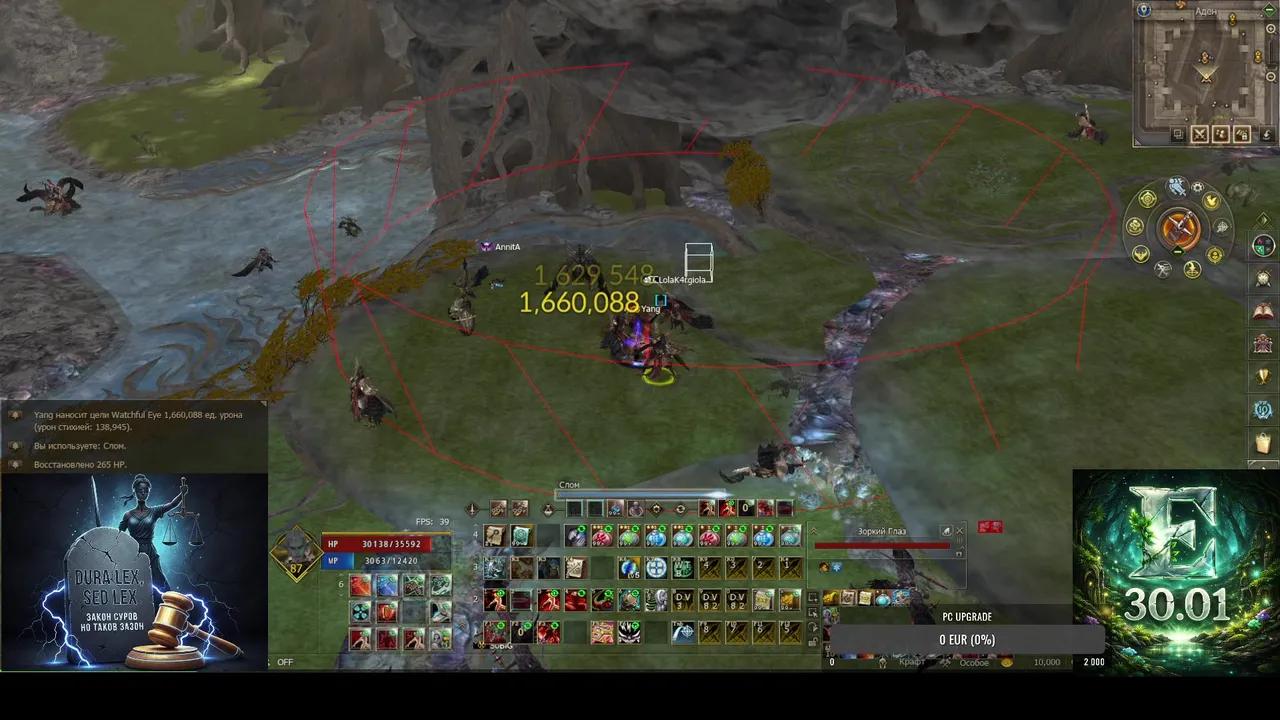
Task: Expand the right sidebar with the green diamond arrow
Action: point(1263,219)
